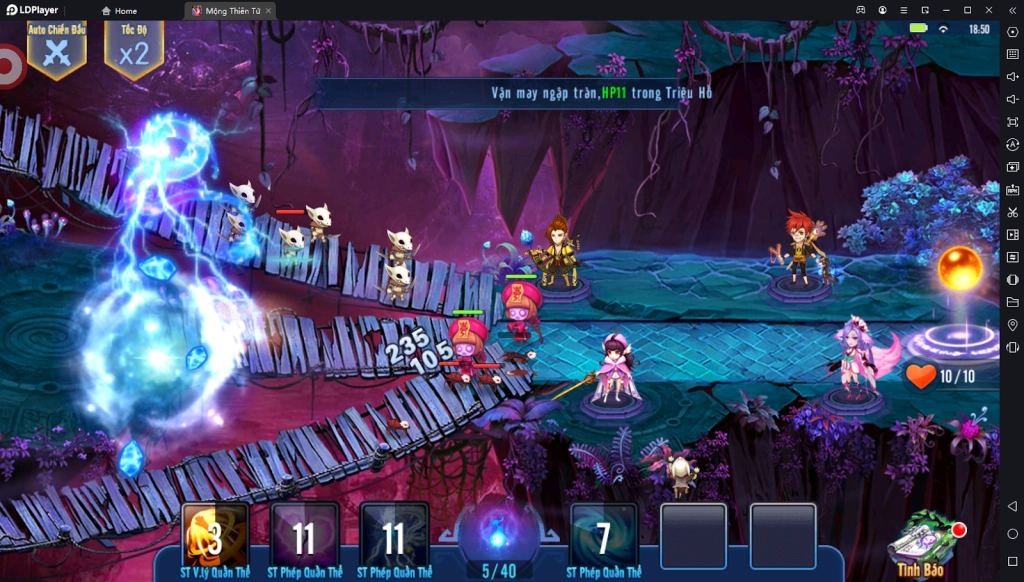Switch to the LDPlayer Home tab

(119, 11)
